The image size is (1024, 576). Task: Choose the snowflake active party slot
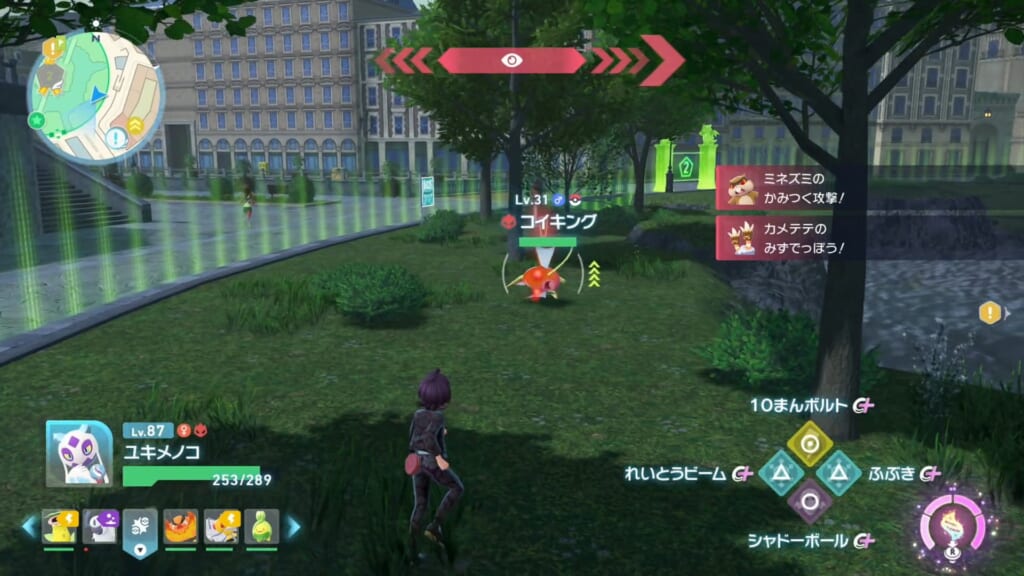(x=140, y=528)
